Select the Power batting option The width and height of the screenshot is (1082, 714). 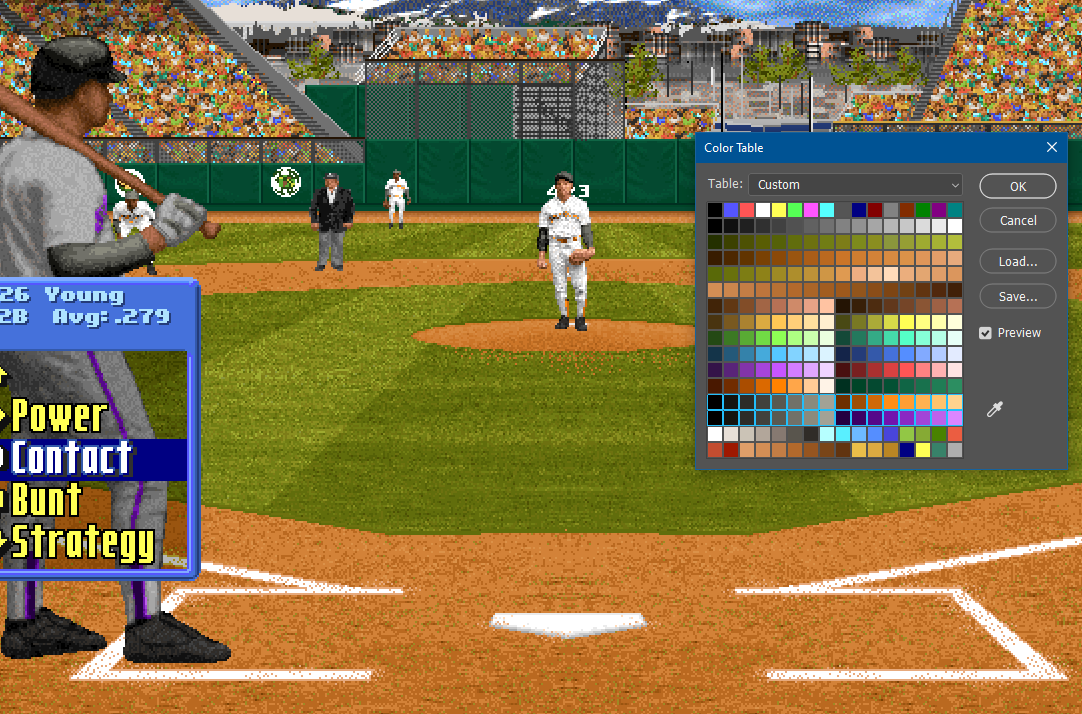pos(58,416)
